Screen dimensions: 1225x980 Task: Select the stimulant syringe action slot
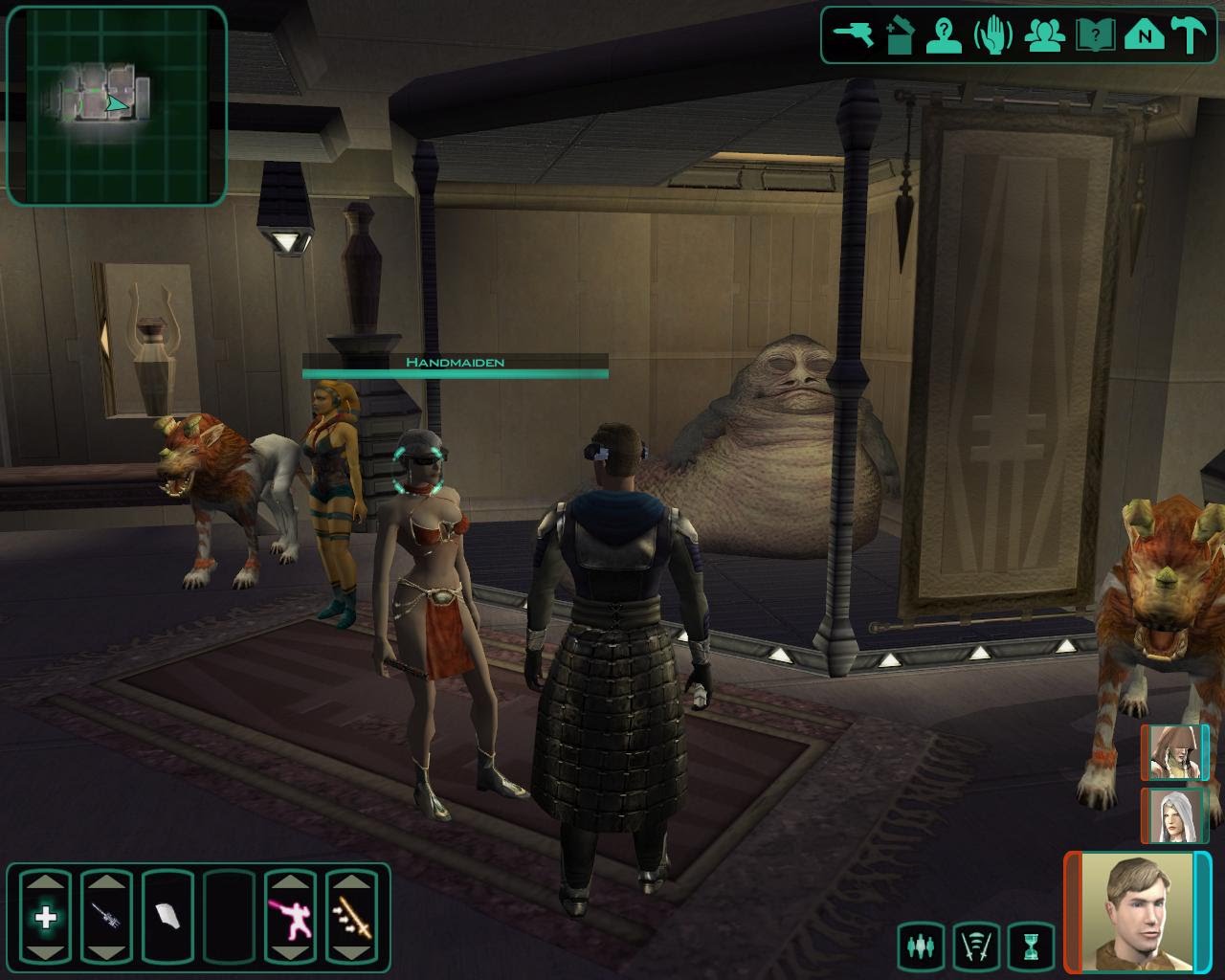tap(106, 918)
